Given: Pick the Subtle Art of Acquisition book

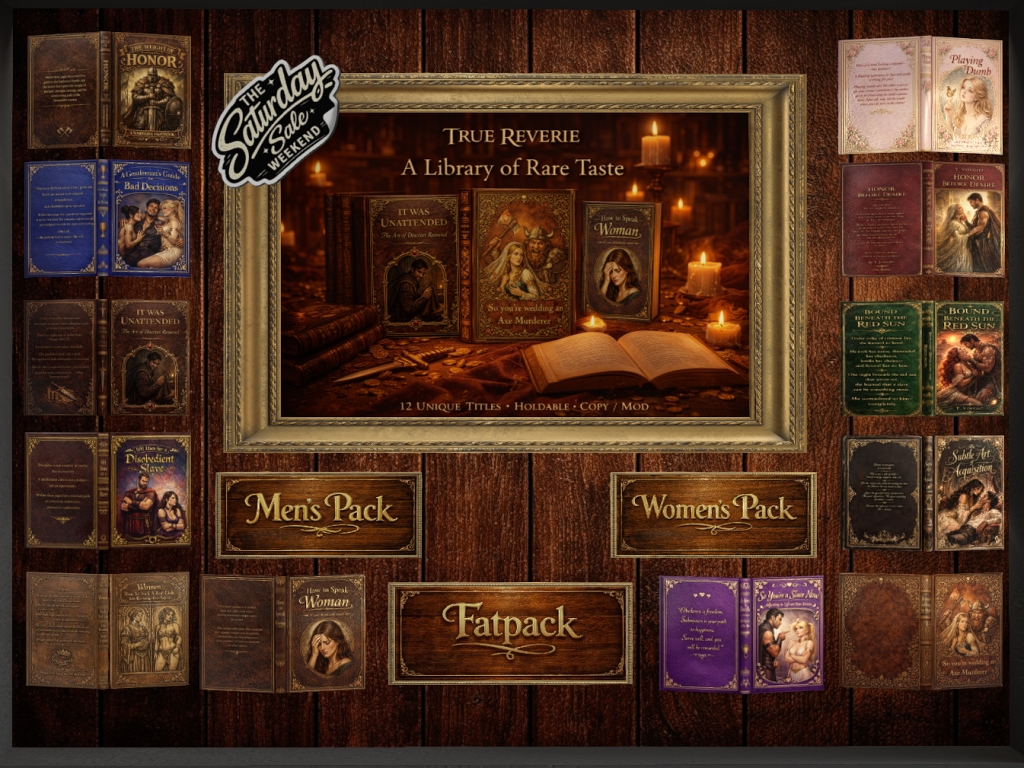Looking at the screenshot, I should click(x=922, y=492).
